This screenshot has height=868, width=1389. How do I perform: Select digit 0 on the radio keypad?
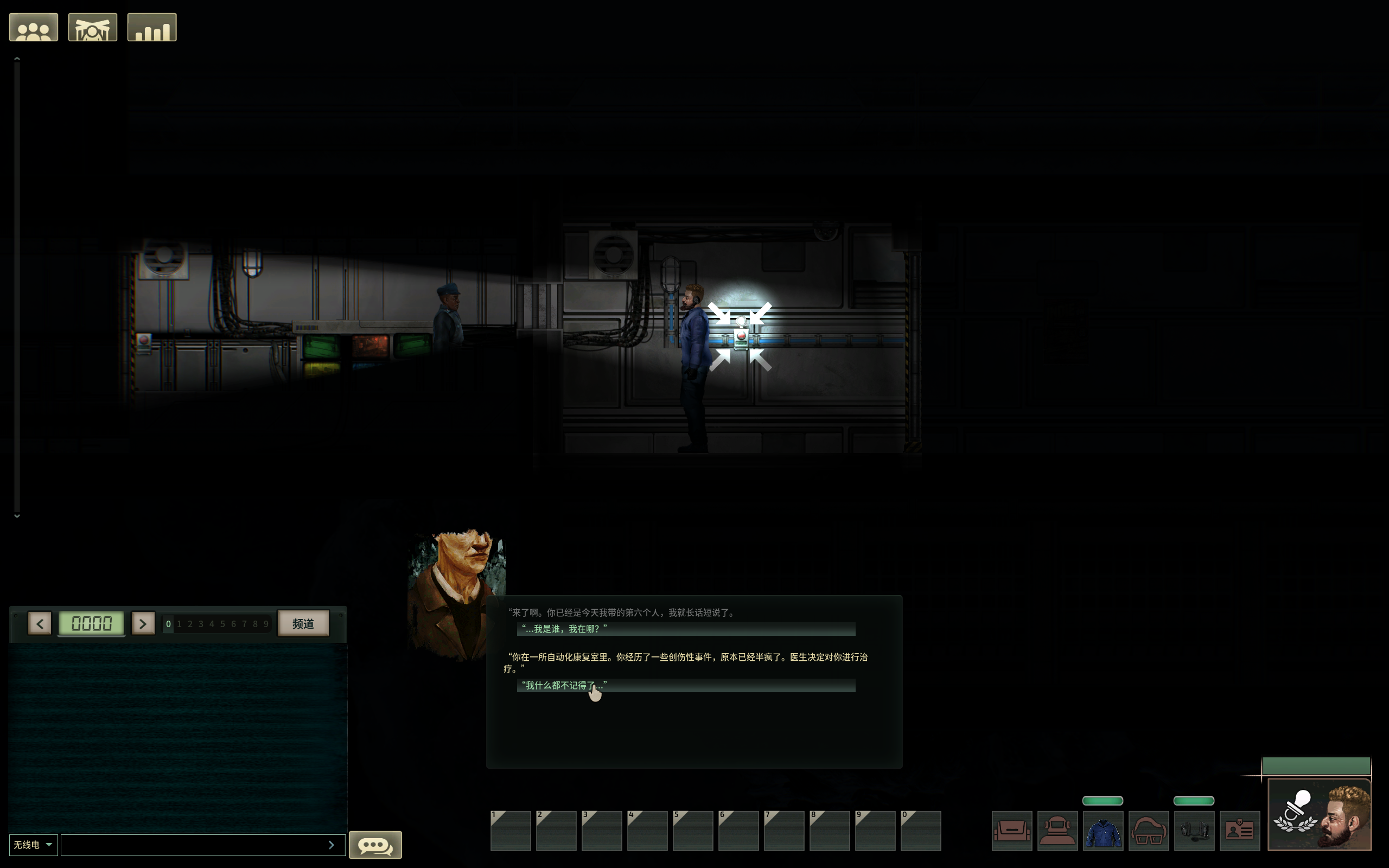point(168,623)
